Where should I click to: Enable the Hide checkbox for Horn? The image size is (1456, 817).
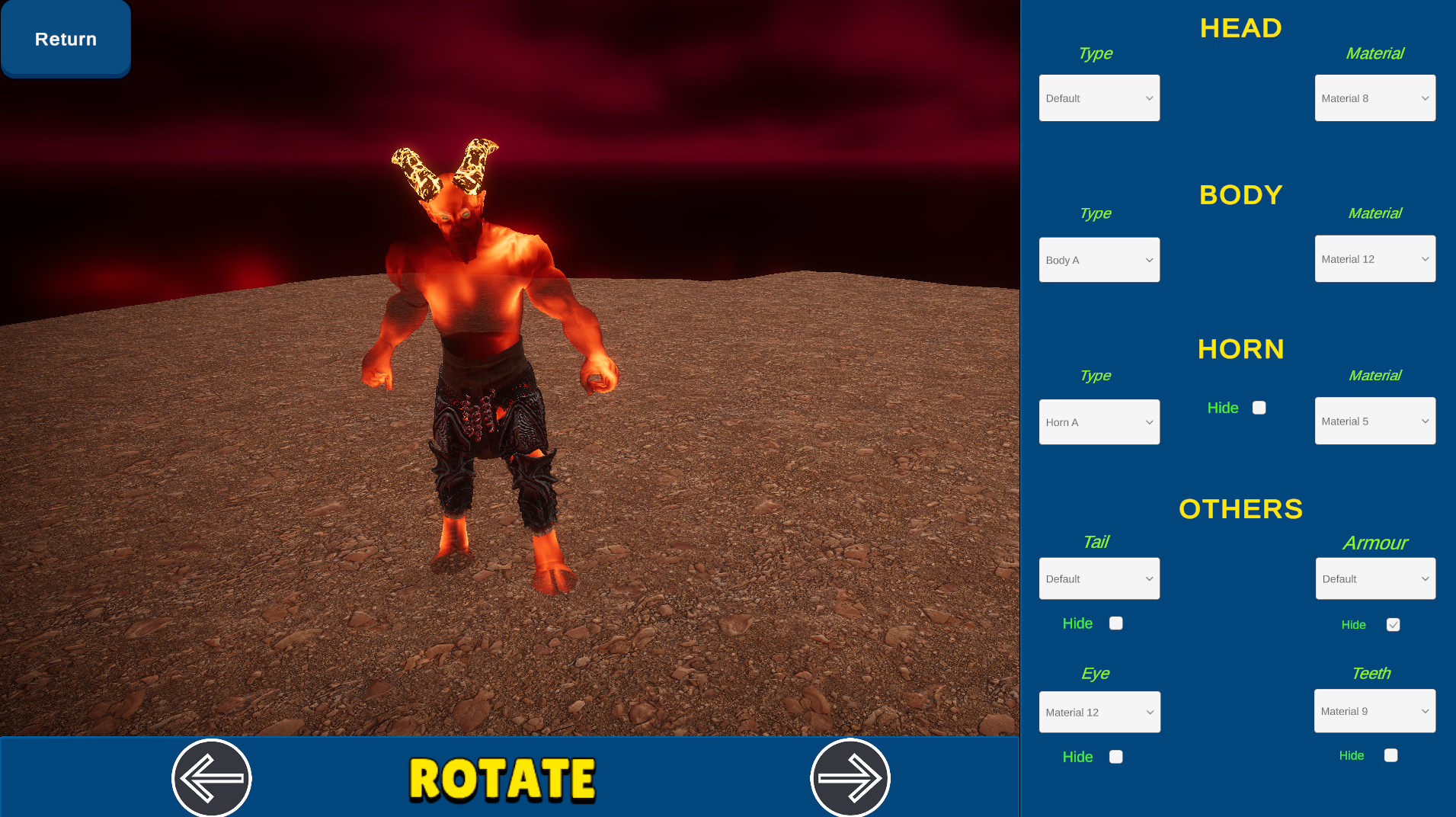pos(1259,407)
